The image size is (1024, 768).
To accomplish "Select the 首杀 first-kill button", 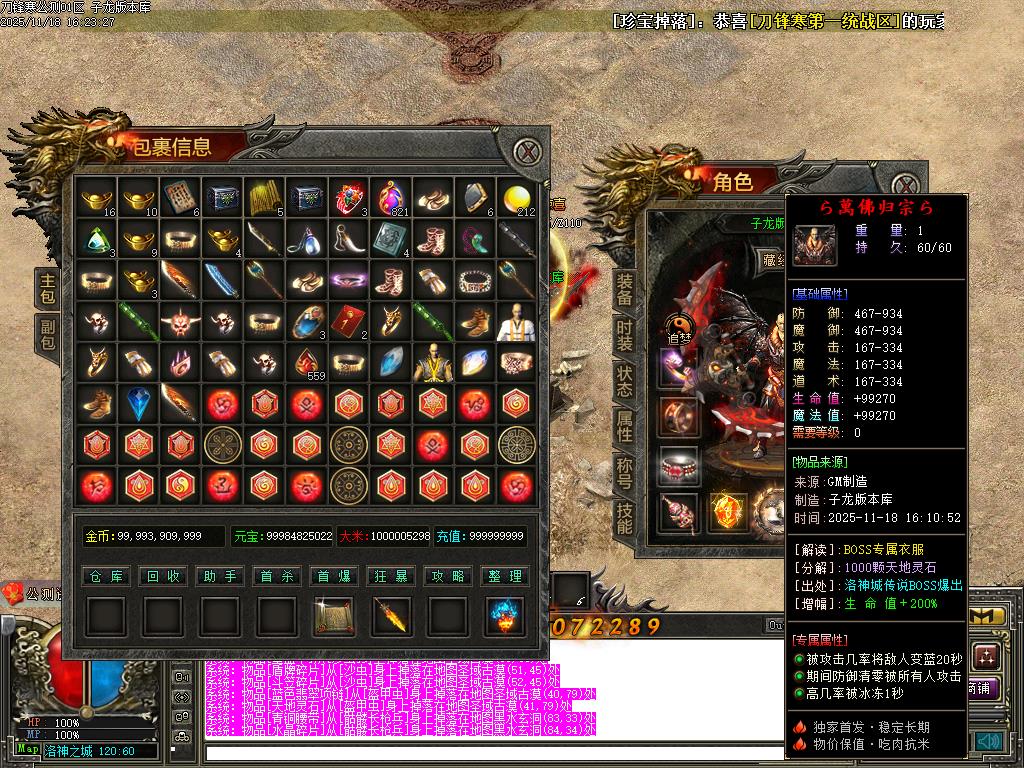I will 276,576.
